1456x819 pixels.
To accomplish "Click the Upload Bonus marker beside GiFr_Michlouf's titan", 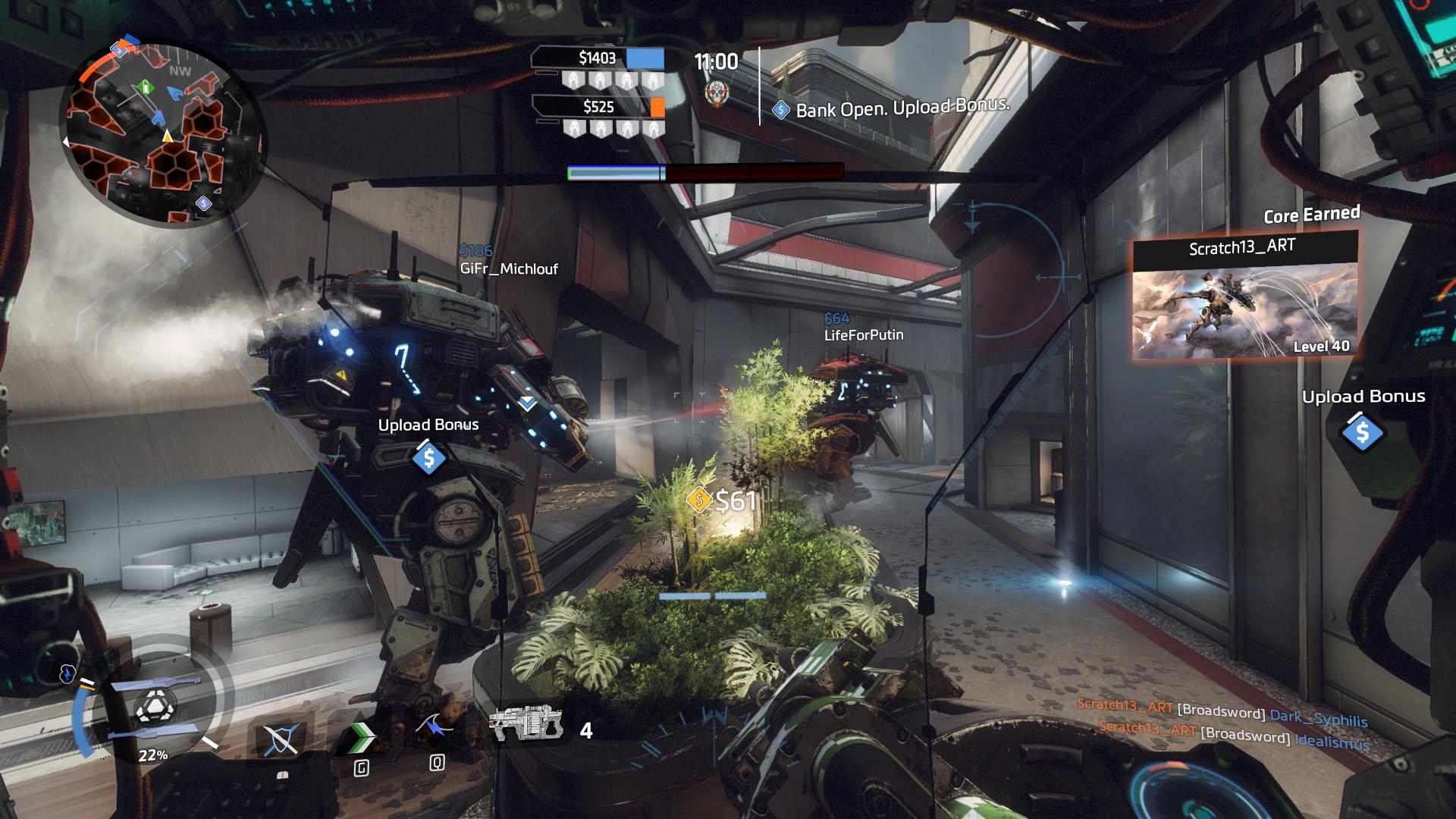I will pyautogui.click(x=428, y=458).
